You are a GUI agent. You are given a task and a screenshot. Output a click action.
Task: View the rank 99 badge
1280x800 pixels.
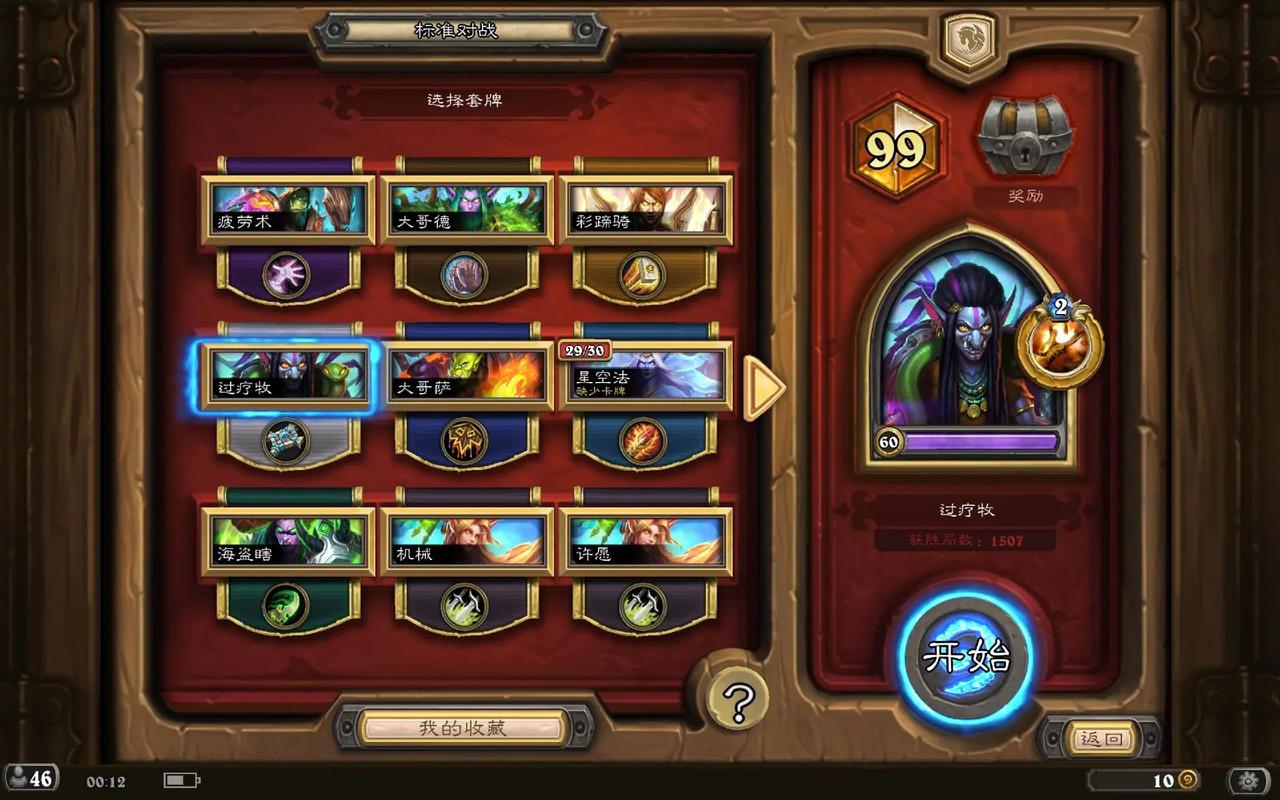(x=895, y=148)
